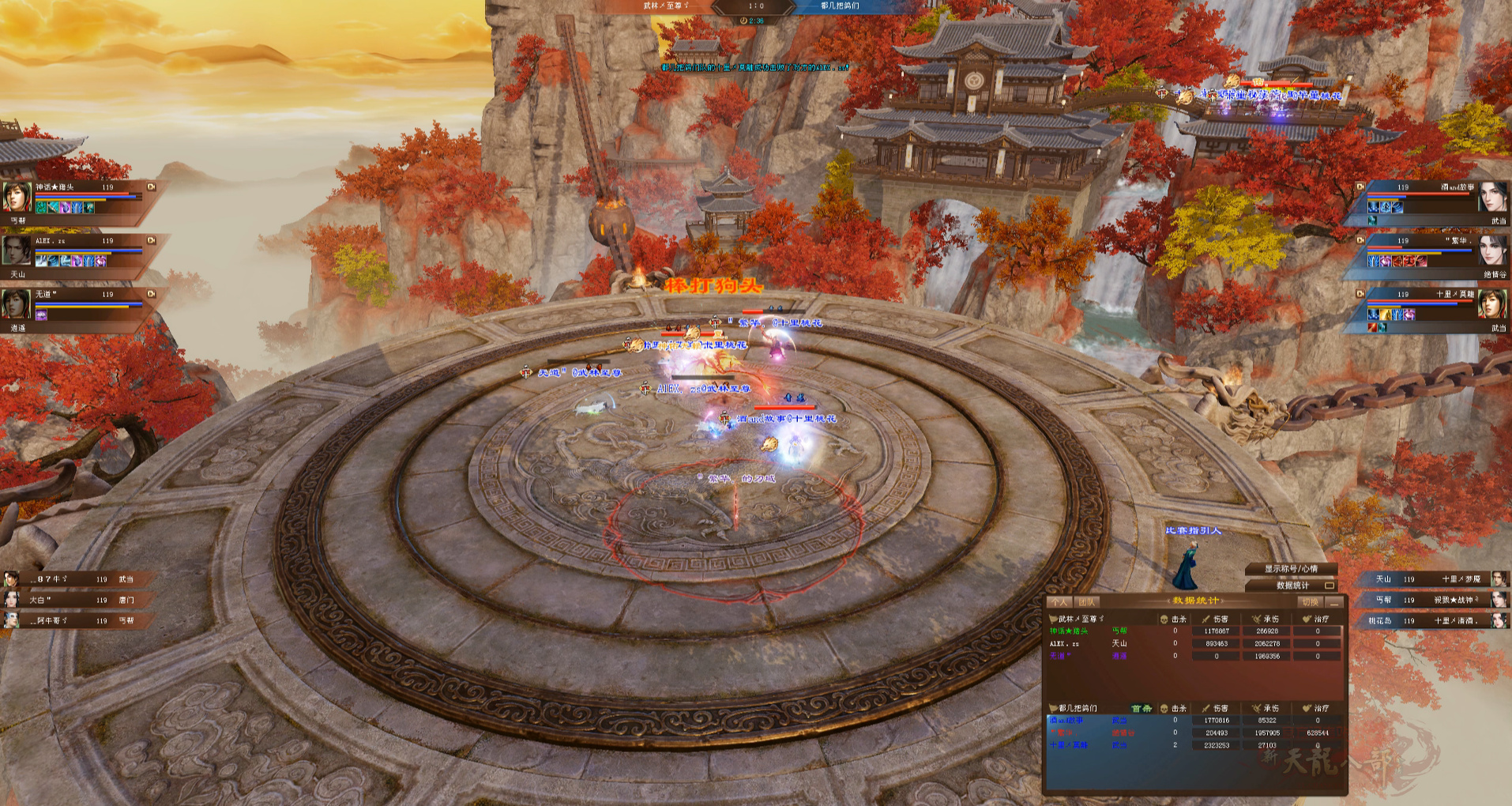
Task: Toggle the 数据统计 panel button
Action: [1330, 586]
